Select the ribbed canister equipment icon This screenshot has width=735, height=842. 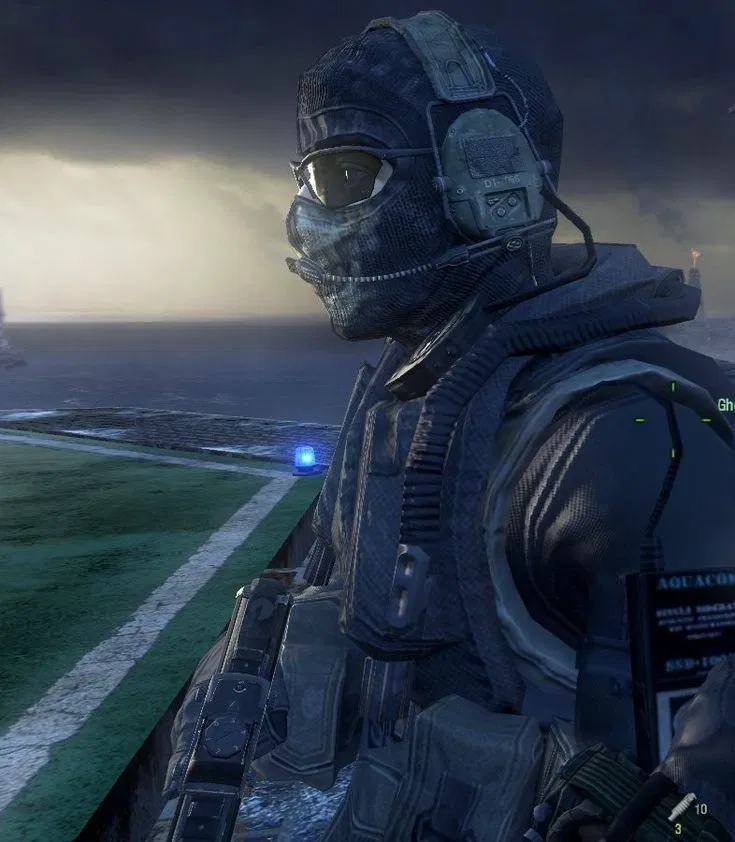pyautogui.click(x=683, y=806)
